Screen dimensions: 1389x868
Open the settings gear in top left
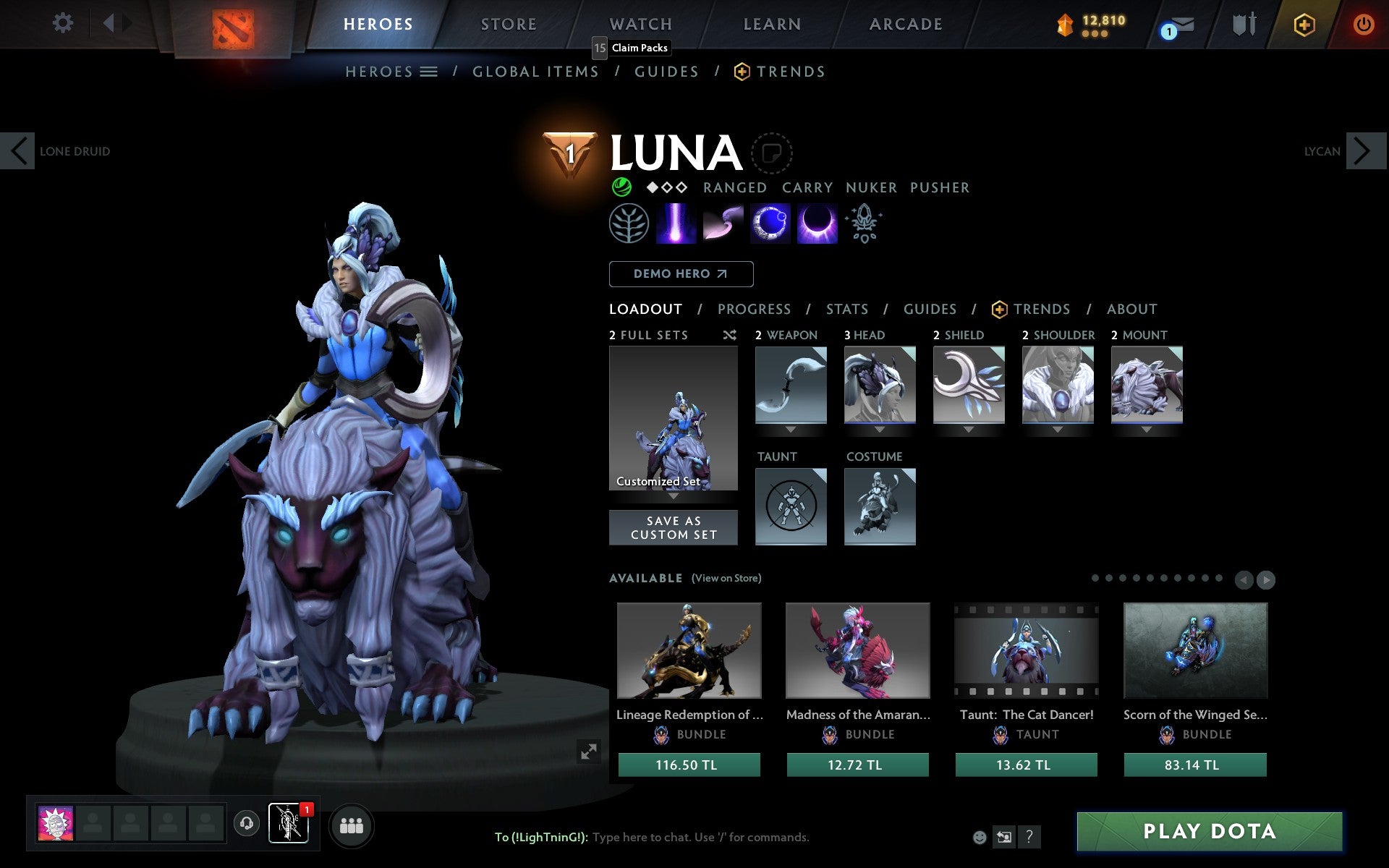[64, 24]
